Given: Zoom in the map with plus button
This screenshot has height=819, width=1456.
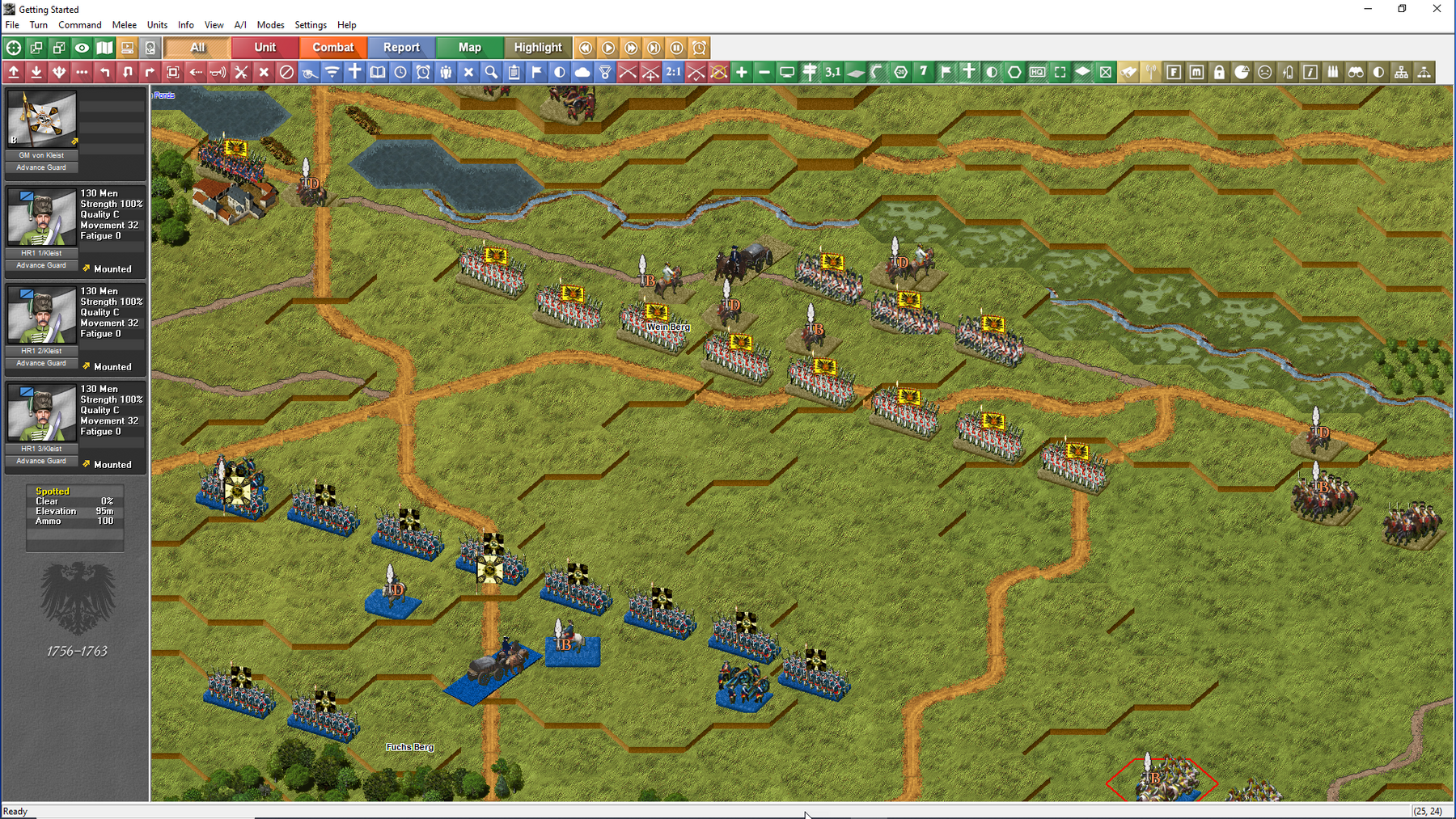Looking at the screenshot, I should (x=741, y=72).
